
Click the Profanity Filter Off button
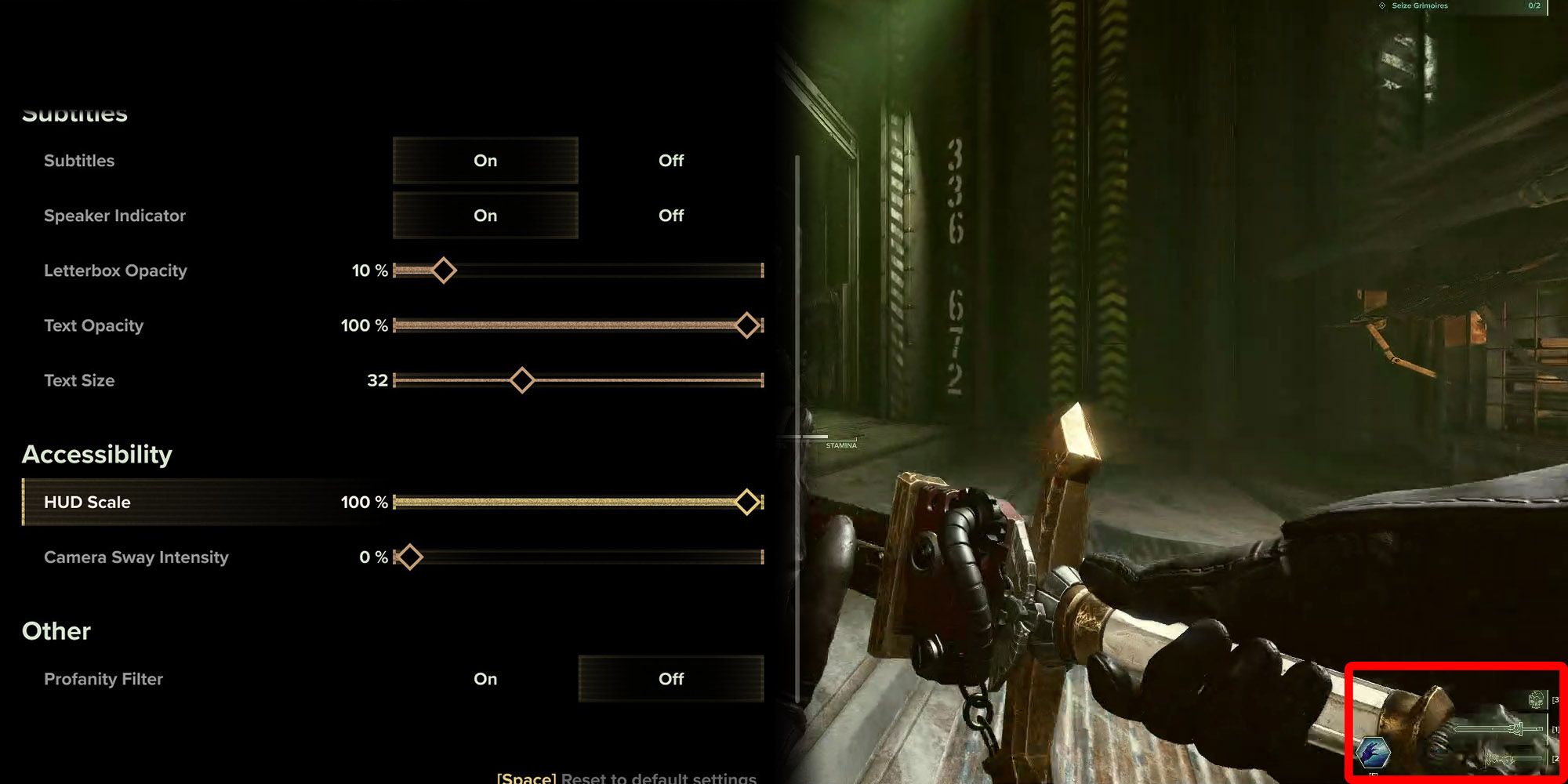pyautogui.click(x=670, y=679)
